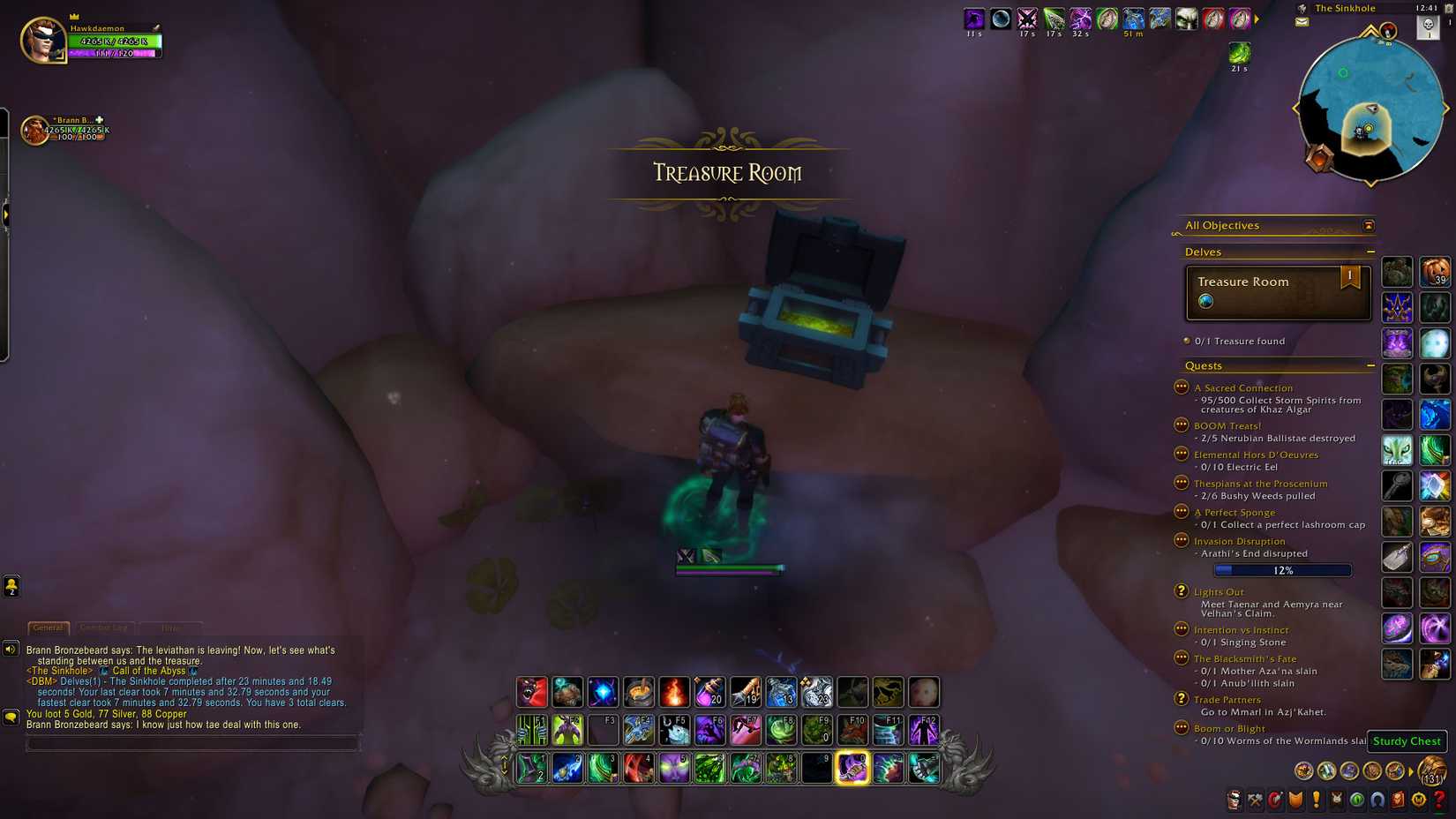Open Group Finder with the green eye icon

[x=1357, y=800]
